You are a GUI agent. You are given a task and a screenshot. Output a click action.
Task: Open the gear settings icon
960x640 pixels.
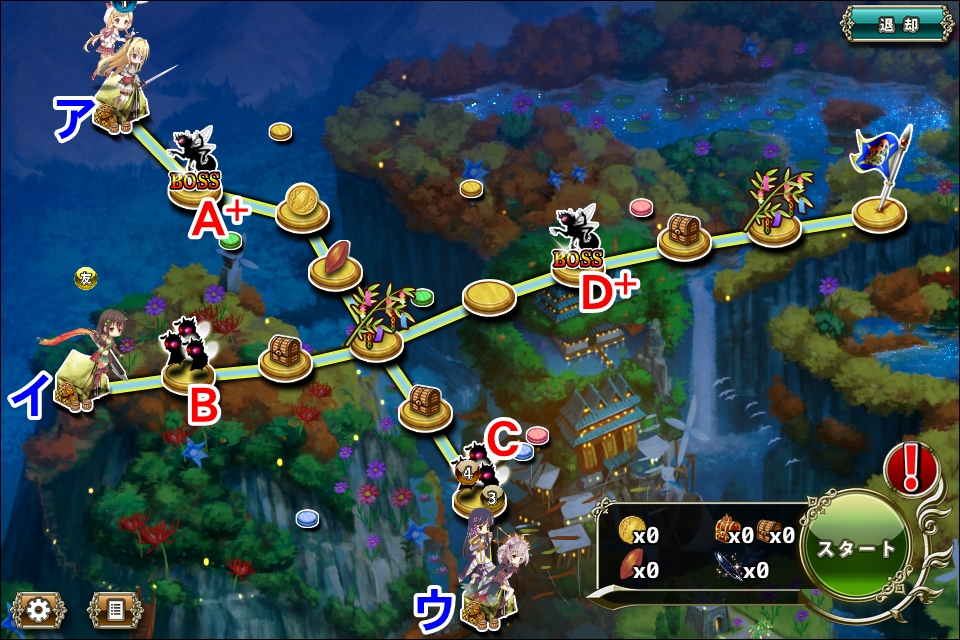click(39, 609)
